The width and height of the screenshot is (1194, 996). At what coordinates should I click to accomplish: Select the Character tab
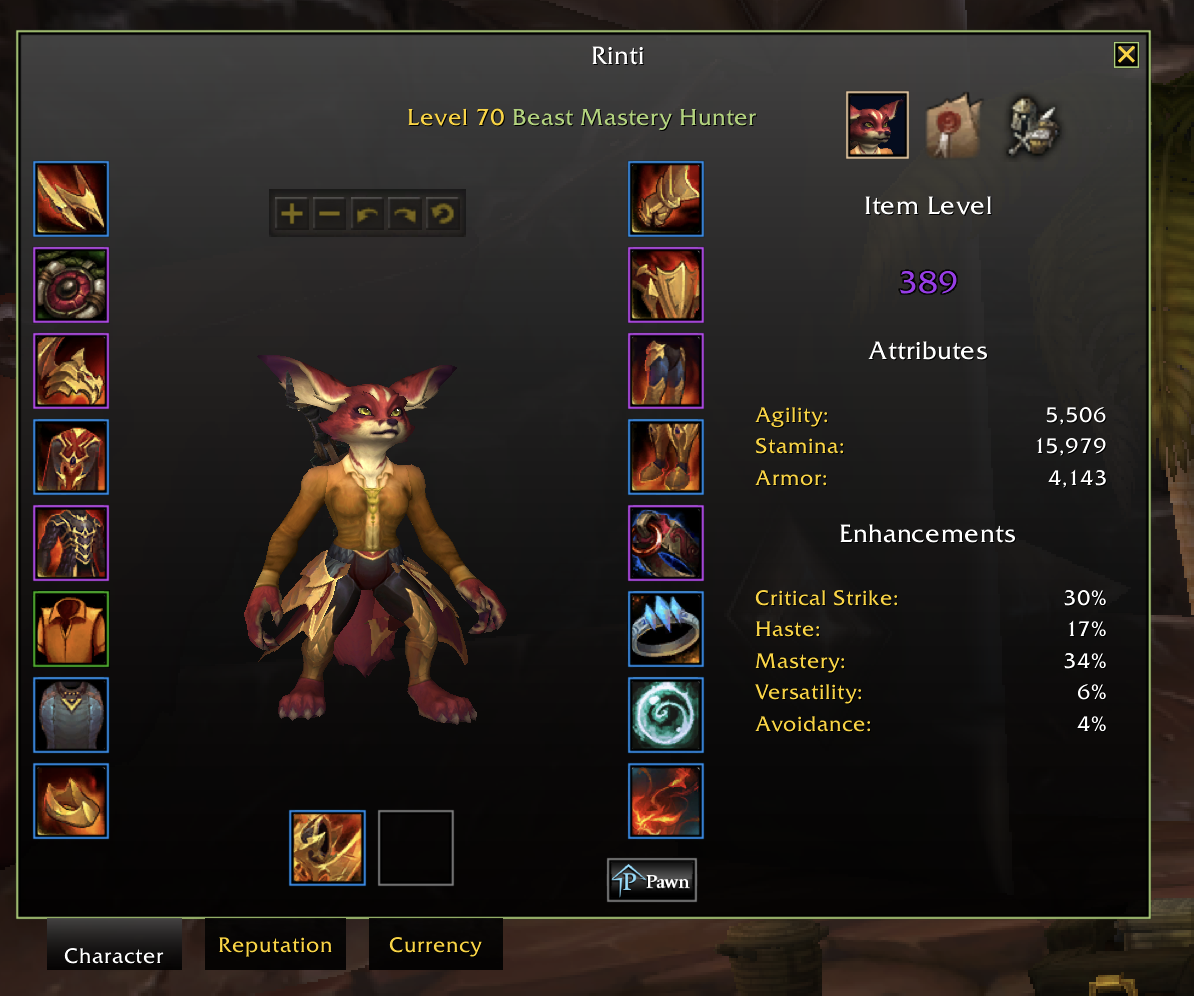pos(113,955)
